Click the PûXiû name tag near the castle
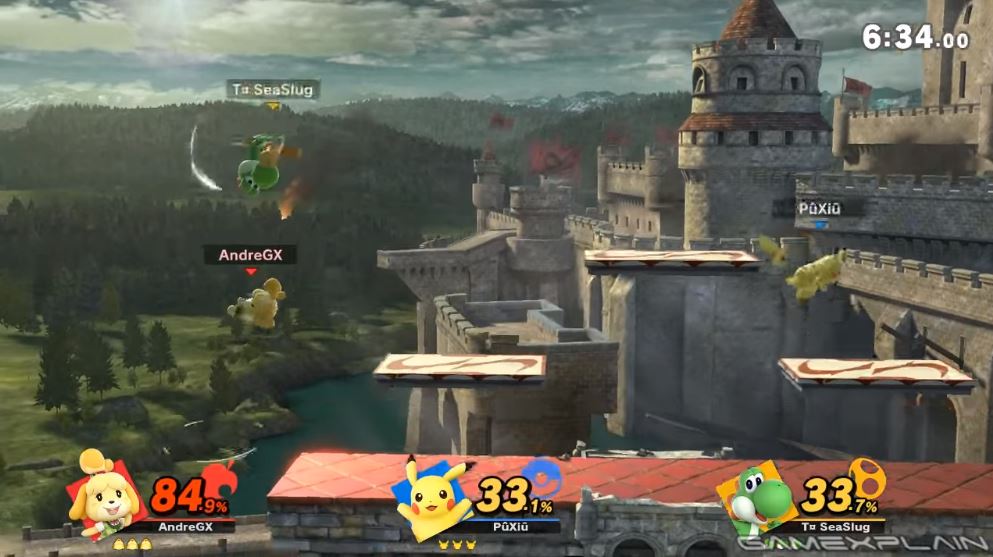This screenshot has width=993, height=557. 818,208
